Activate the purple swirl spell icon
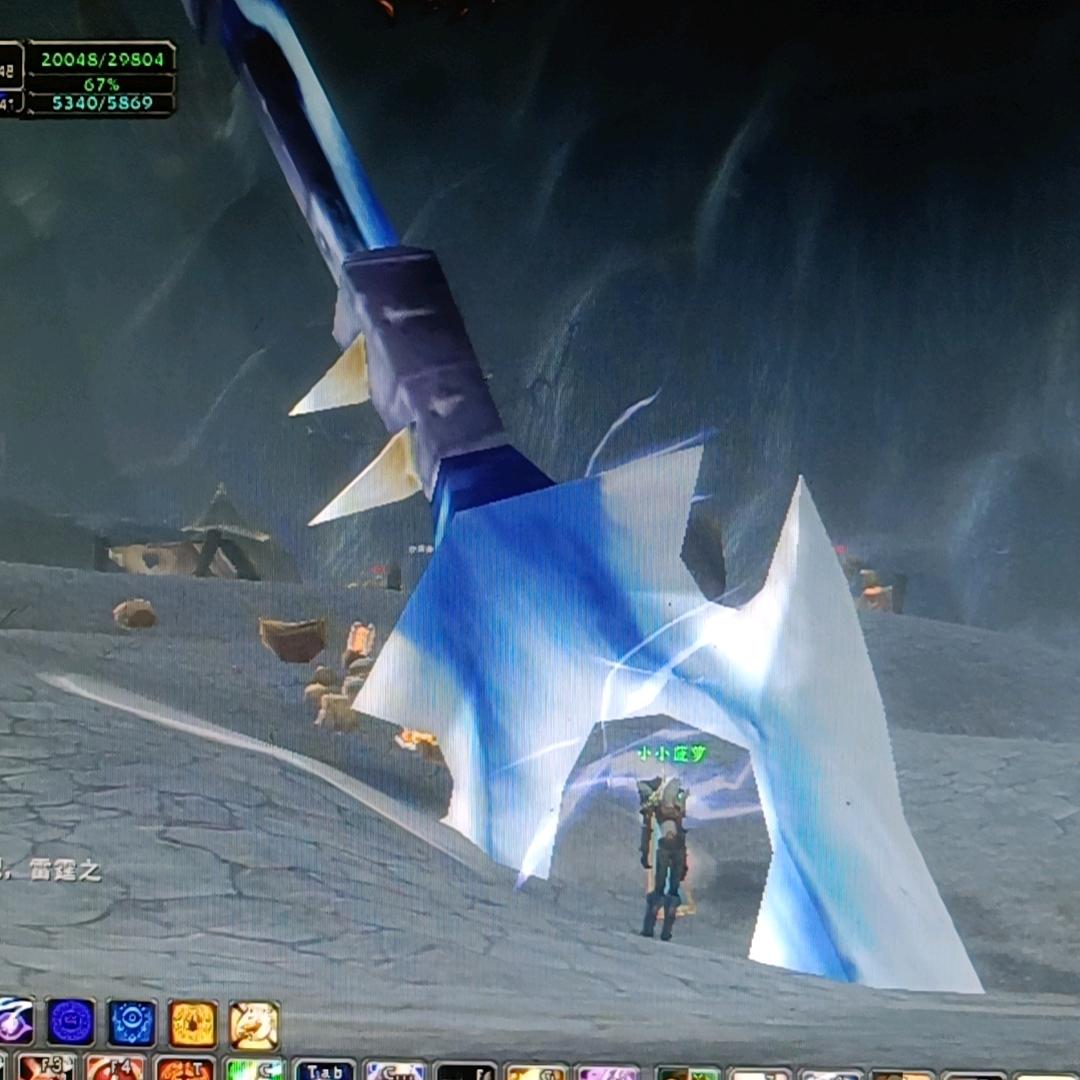 click(15, 1022)
